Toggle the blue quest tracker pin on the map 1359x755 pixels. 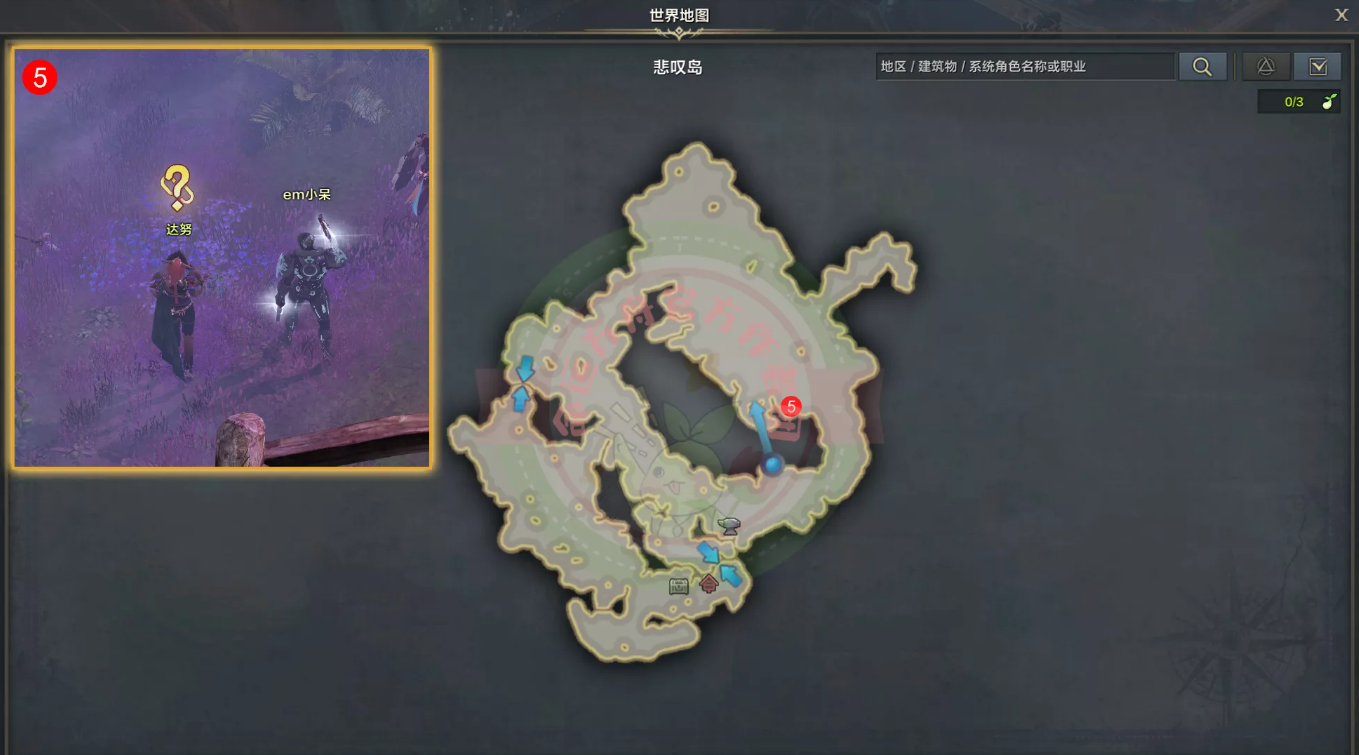pyautogui.click(x=773, y=464)
